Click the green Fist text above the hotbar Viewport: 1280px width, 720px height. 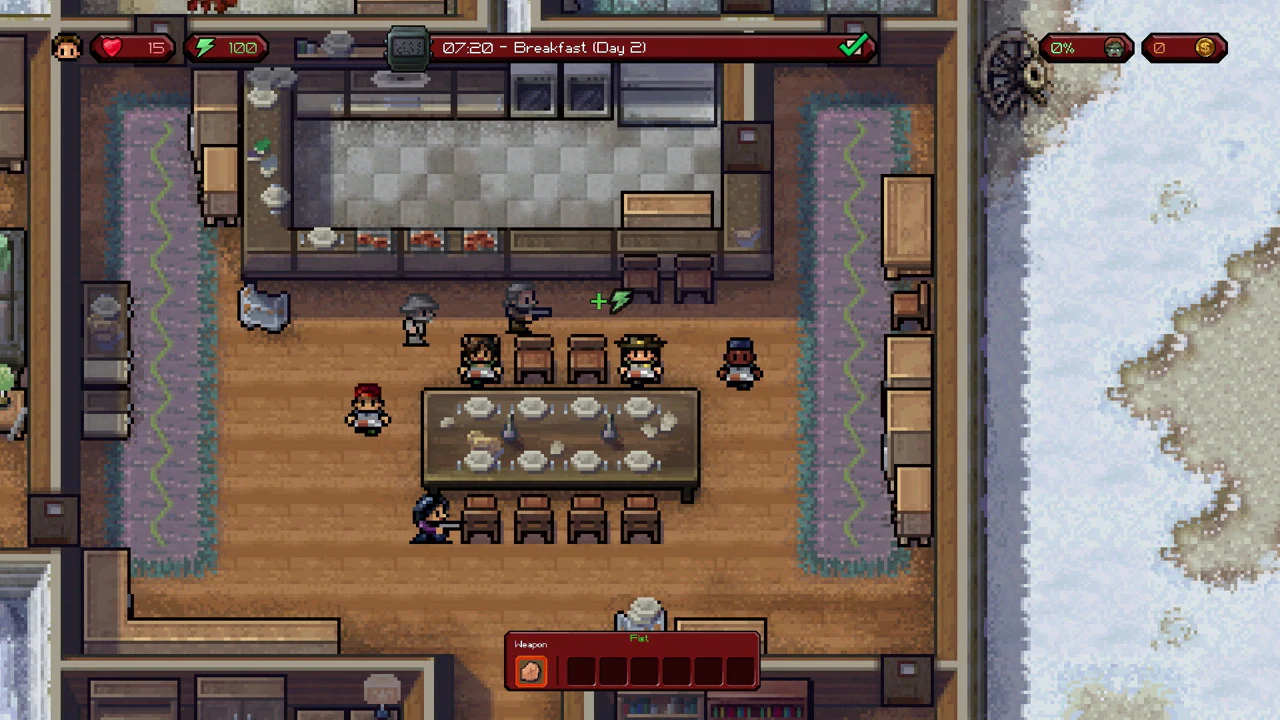(639, 639)
